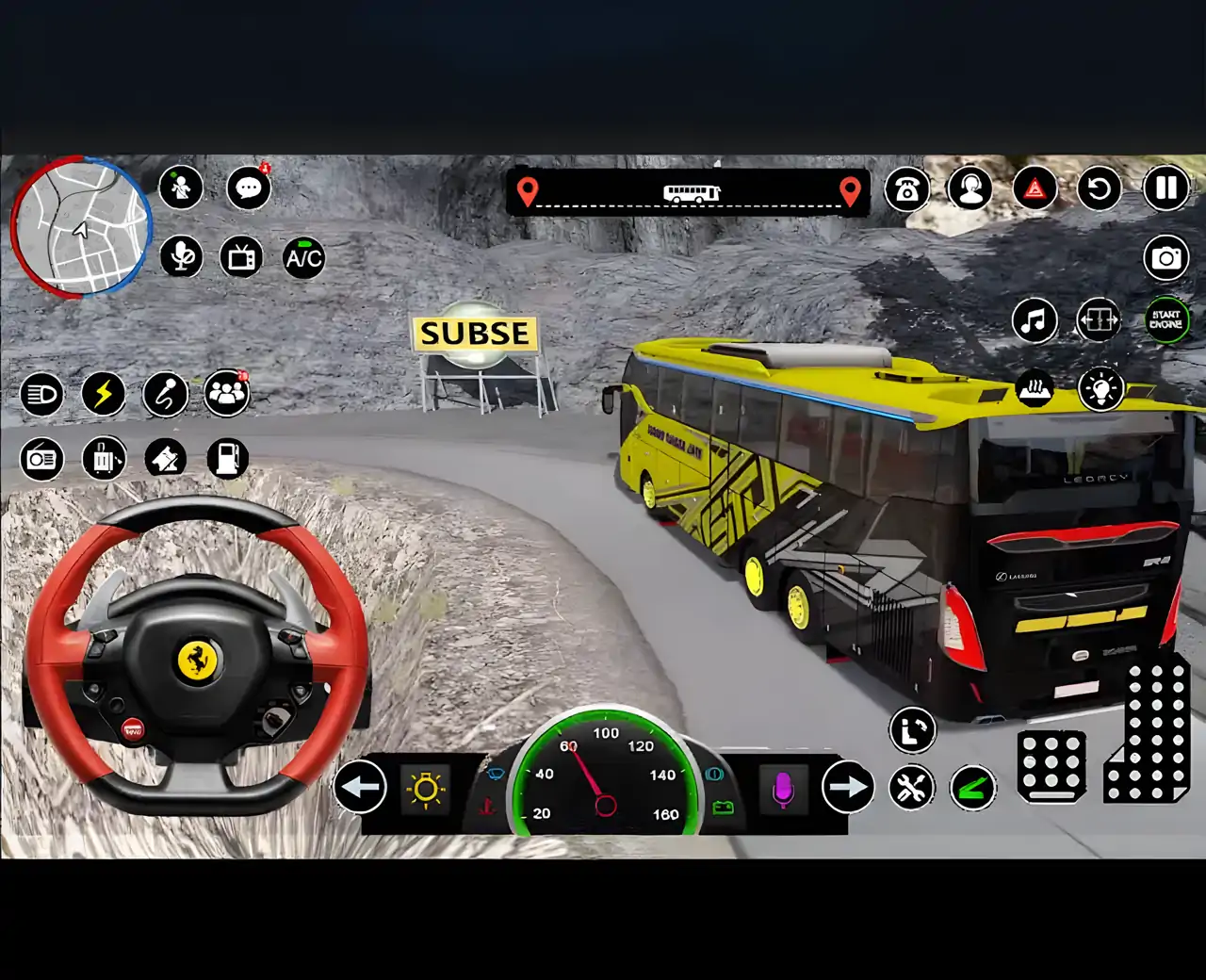Open the wrench and screwdriver repair icon
This screenshot has height=980, width=1206.
pos(911,788)
